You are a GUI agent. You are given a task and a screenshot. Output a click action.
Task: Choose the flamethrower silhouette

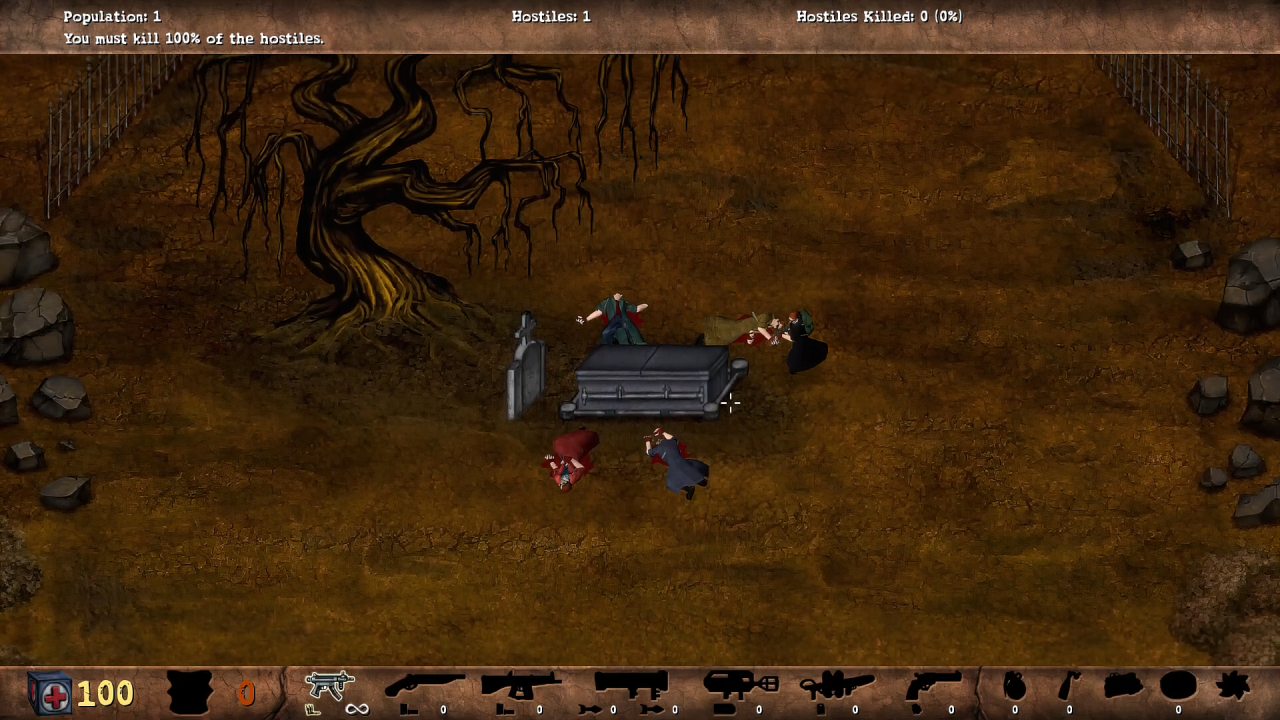(x=838, y=687)
